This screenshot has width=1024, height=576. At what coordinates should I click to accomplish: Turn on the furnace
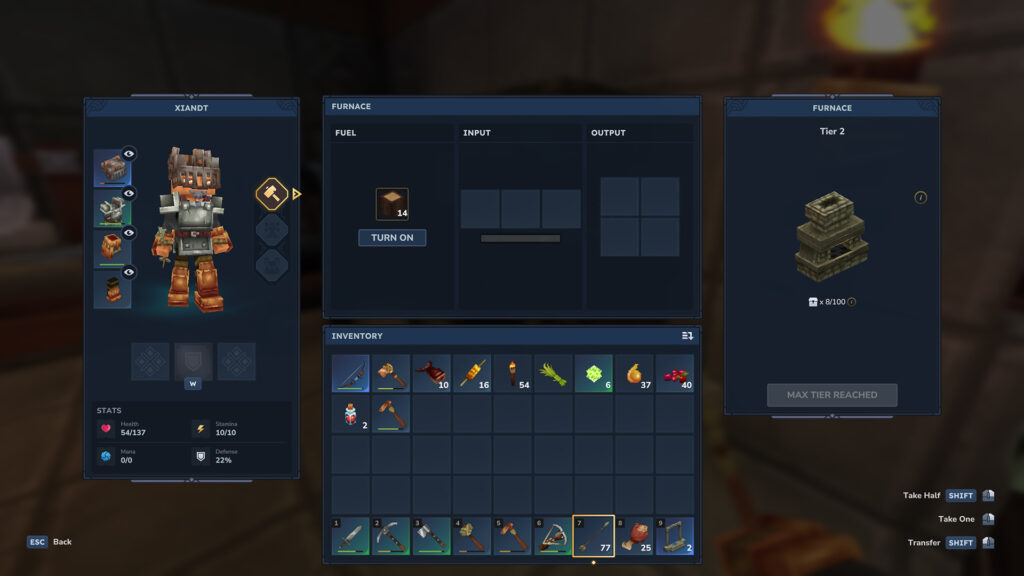(392, 238)
